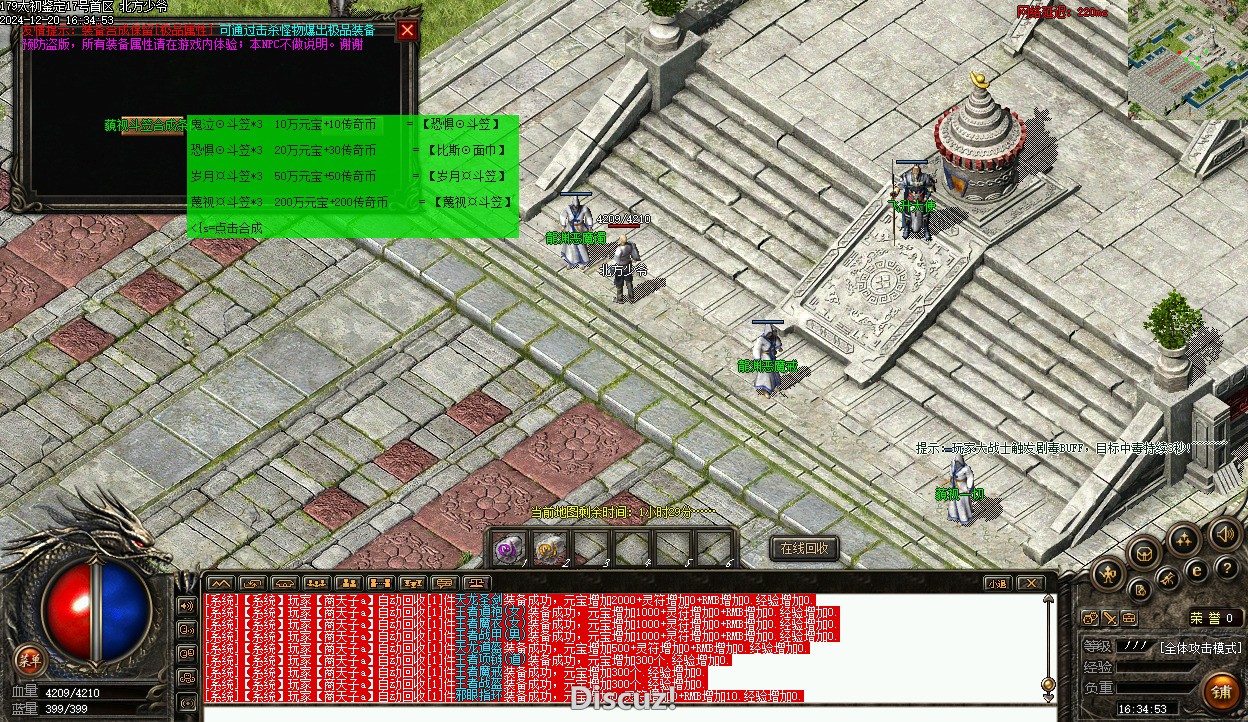Open the minimap

point(1188,60)
